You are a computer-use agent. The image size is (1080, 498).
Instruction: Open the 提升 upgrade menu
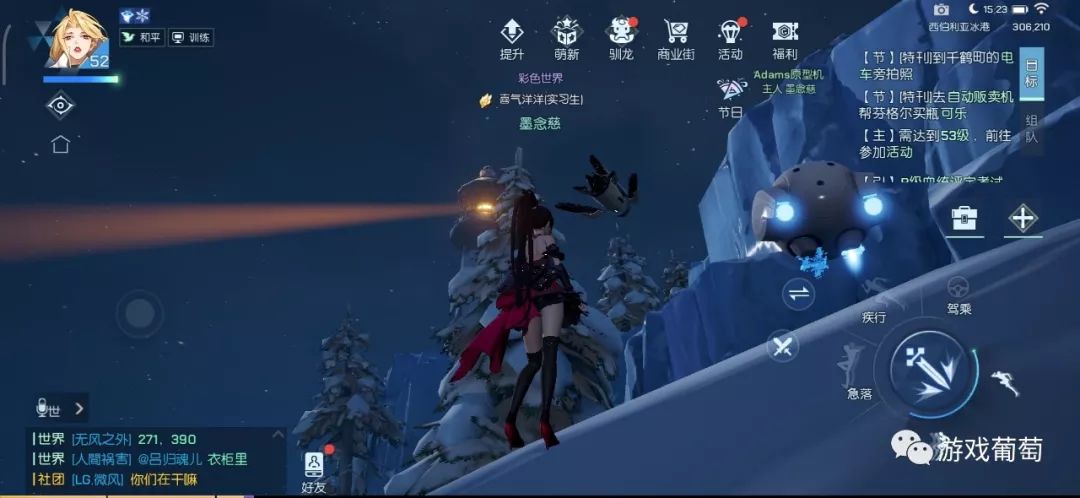click(x=512, y=38)
